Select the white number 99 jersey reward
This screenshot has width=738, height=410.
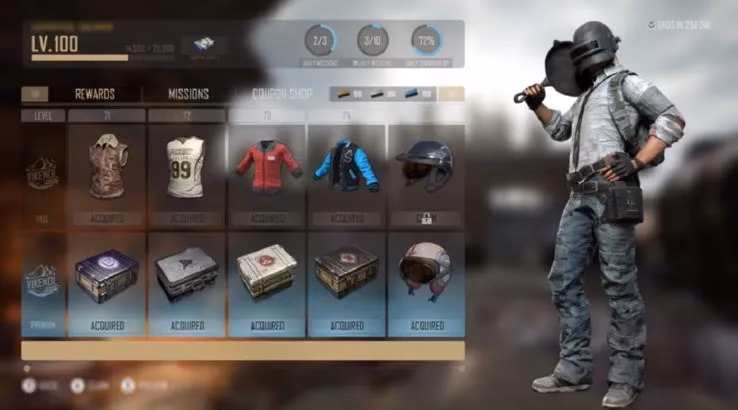click(186, 169)
